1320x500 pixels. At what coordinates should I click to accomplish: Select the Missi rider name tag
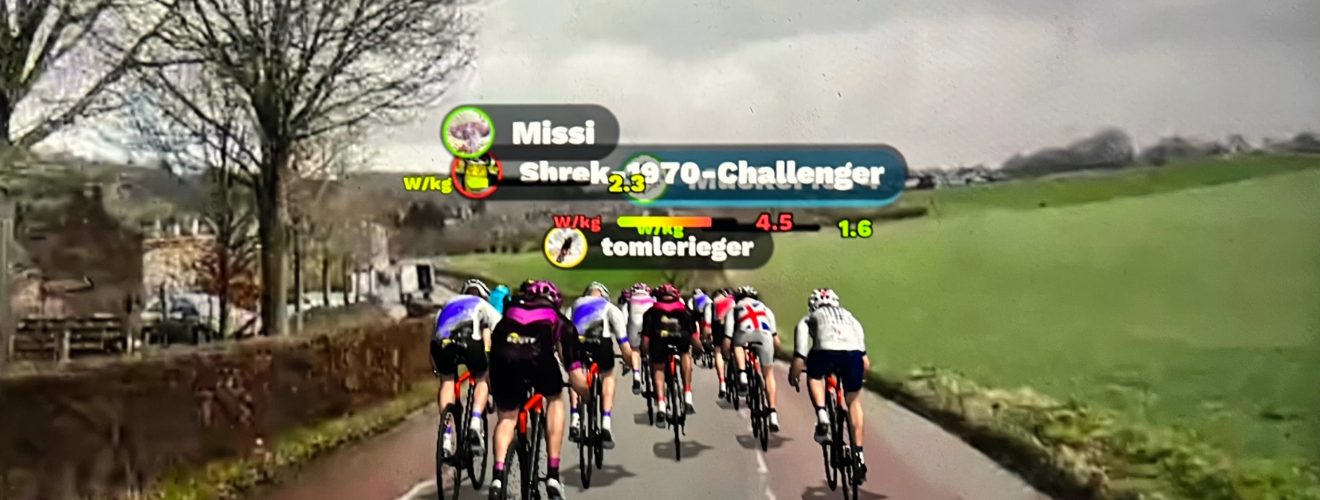553,132
